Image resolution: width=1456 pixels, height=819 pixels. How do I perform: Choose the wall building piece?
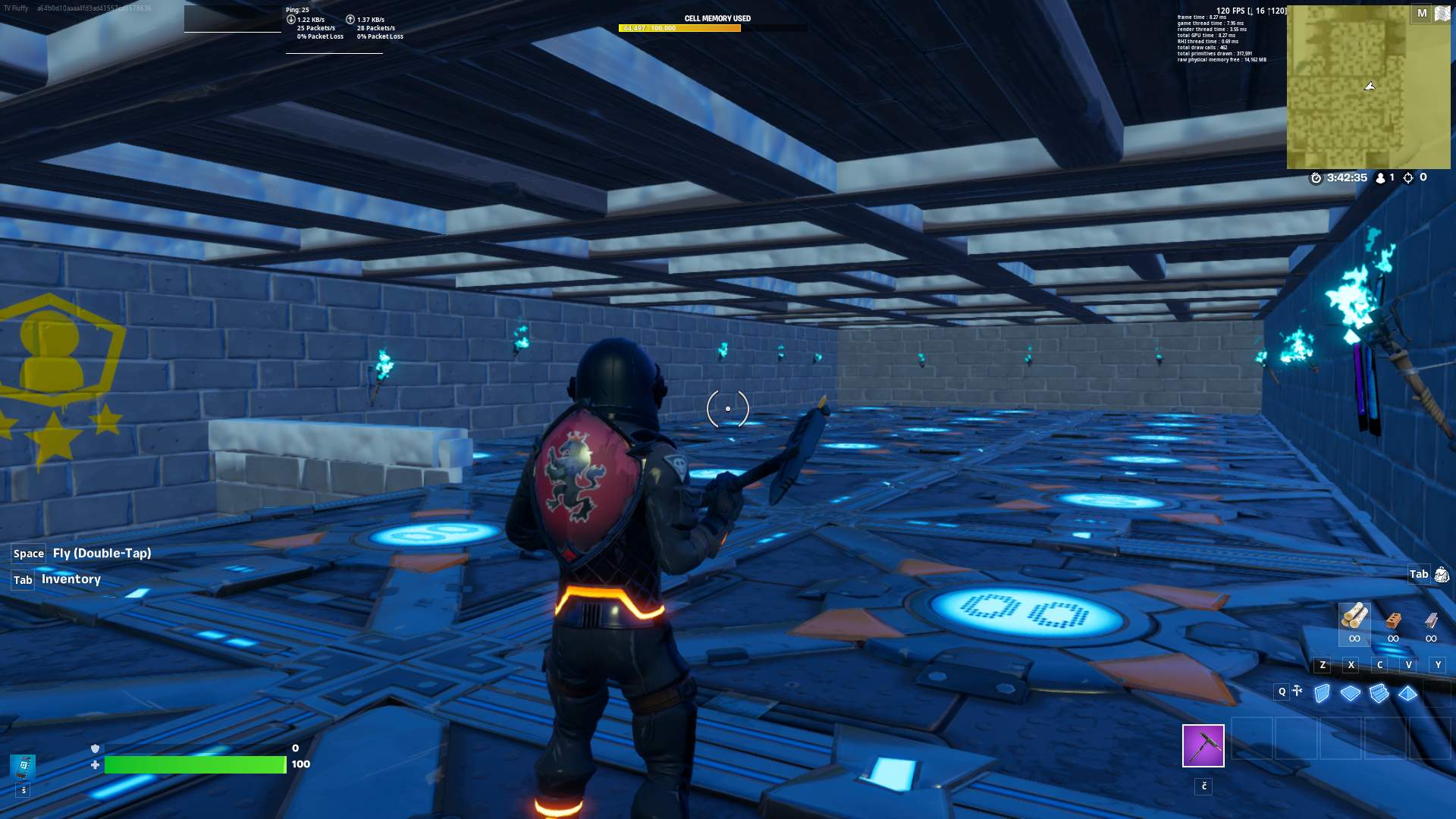1322,693
